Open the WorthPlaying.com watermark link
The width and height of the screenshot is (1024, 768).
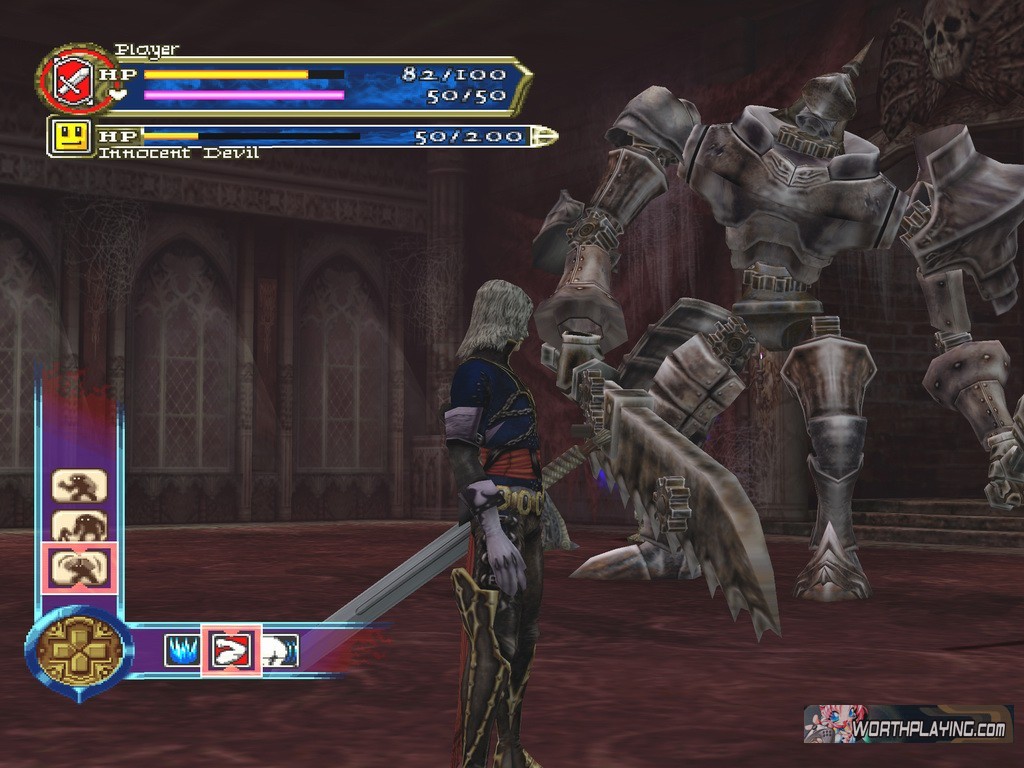point(908,724)
